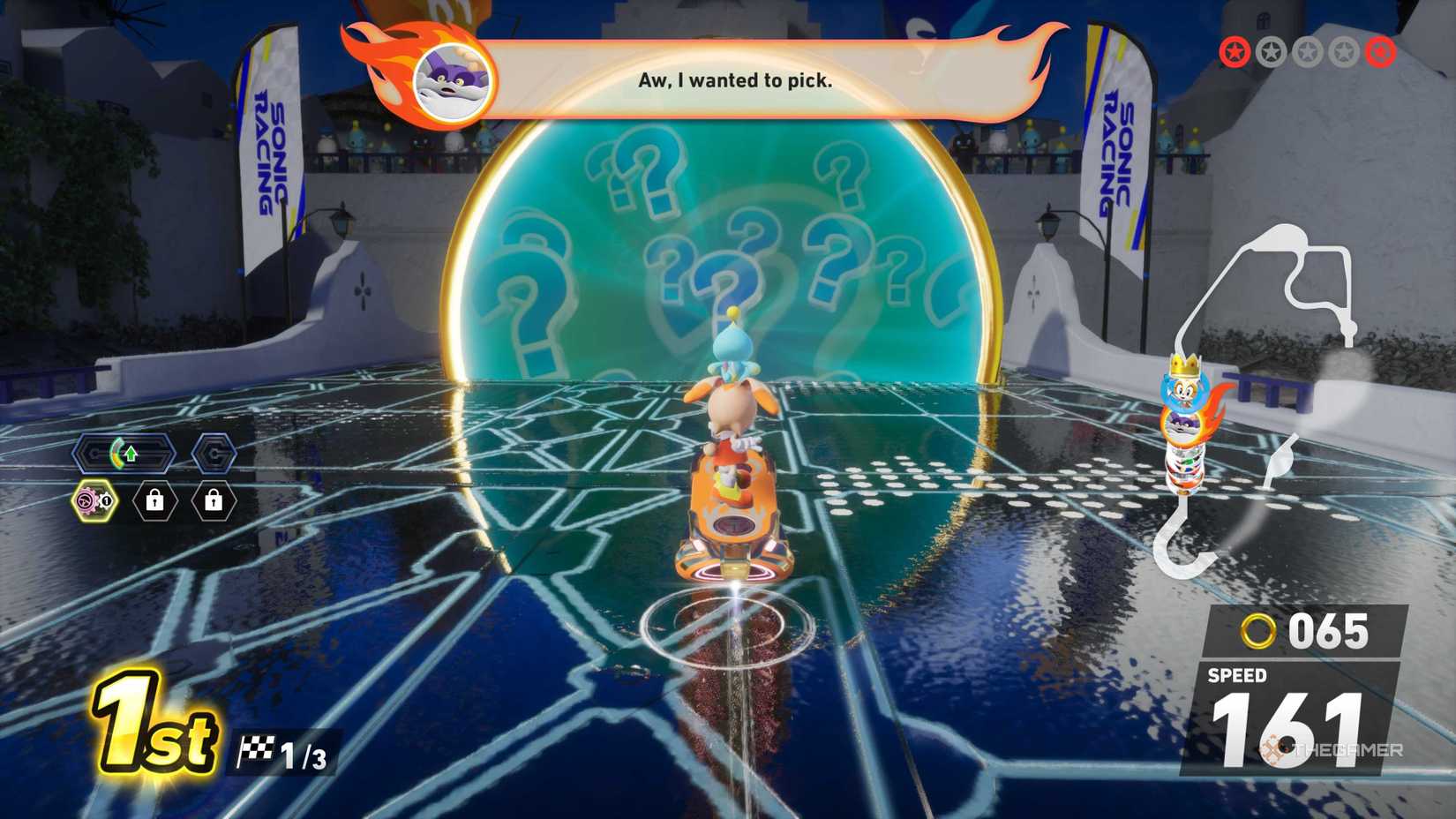1456x819 pixels.
Task: Select the pink gear gadget slot
Action: tap(93, 501)
